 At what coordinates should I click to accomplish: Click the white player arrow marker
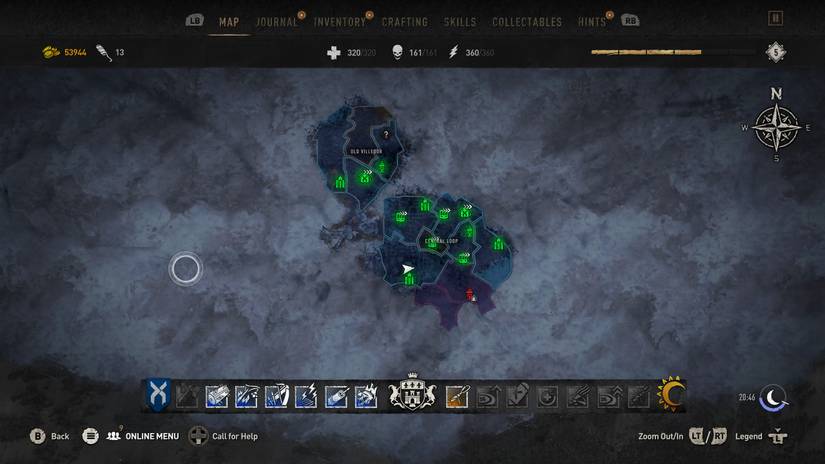point(407,269)
